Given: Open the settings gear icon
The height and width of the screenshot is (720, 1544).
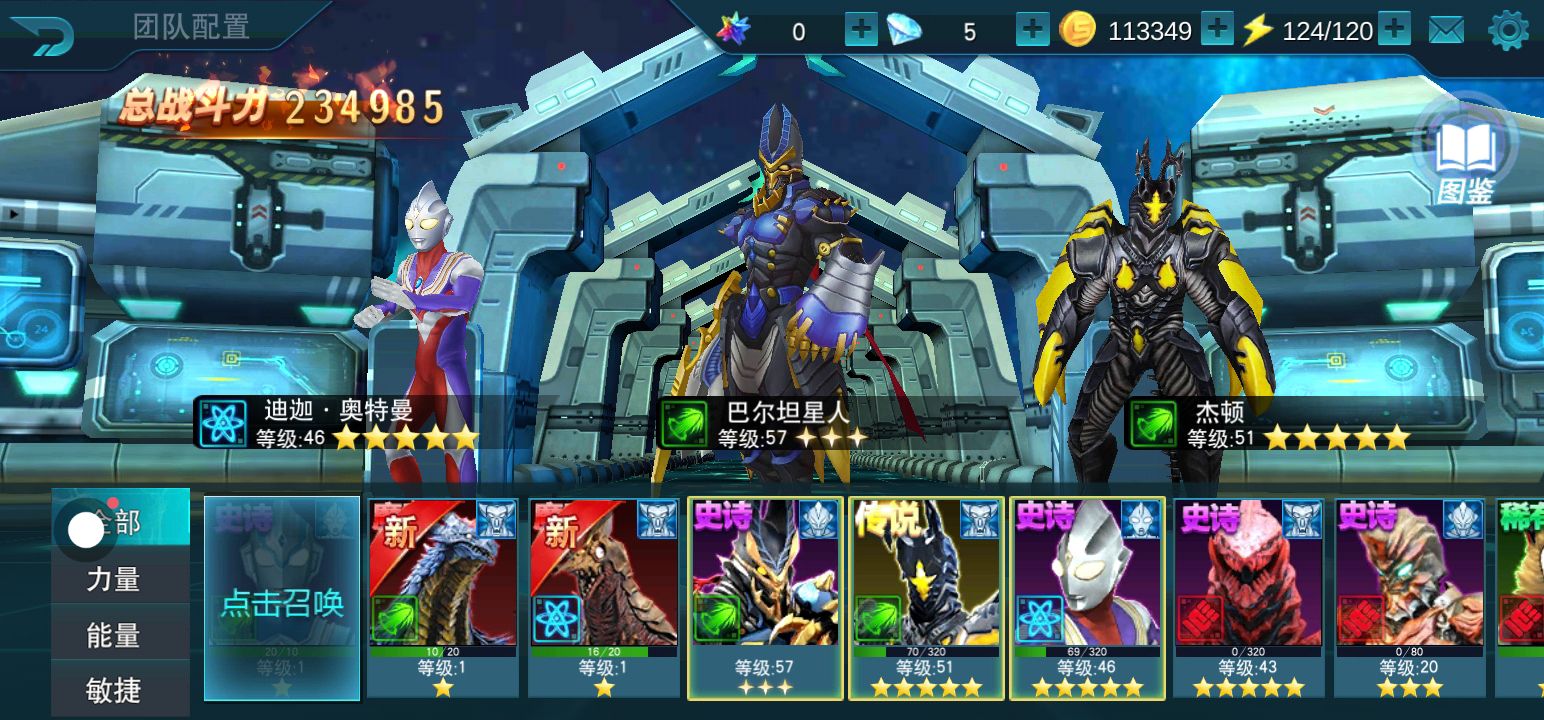Looking at the screenshot, I should pos(1508,31).
